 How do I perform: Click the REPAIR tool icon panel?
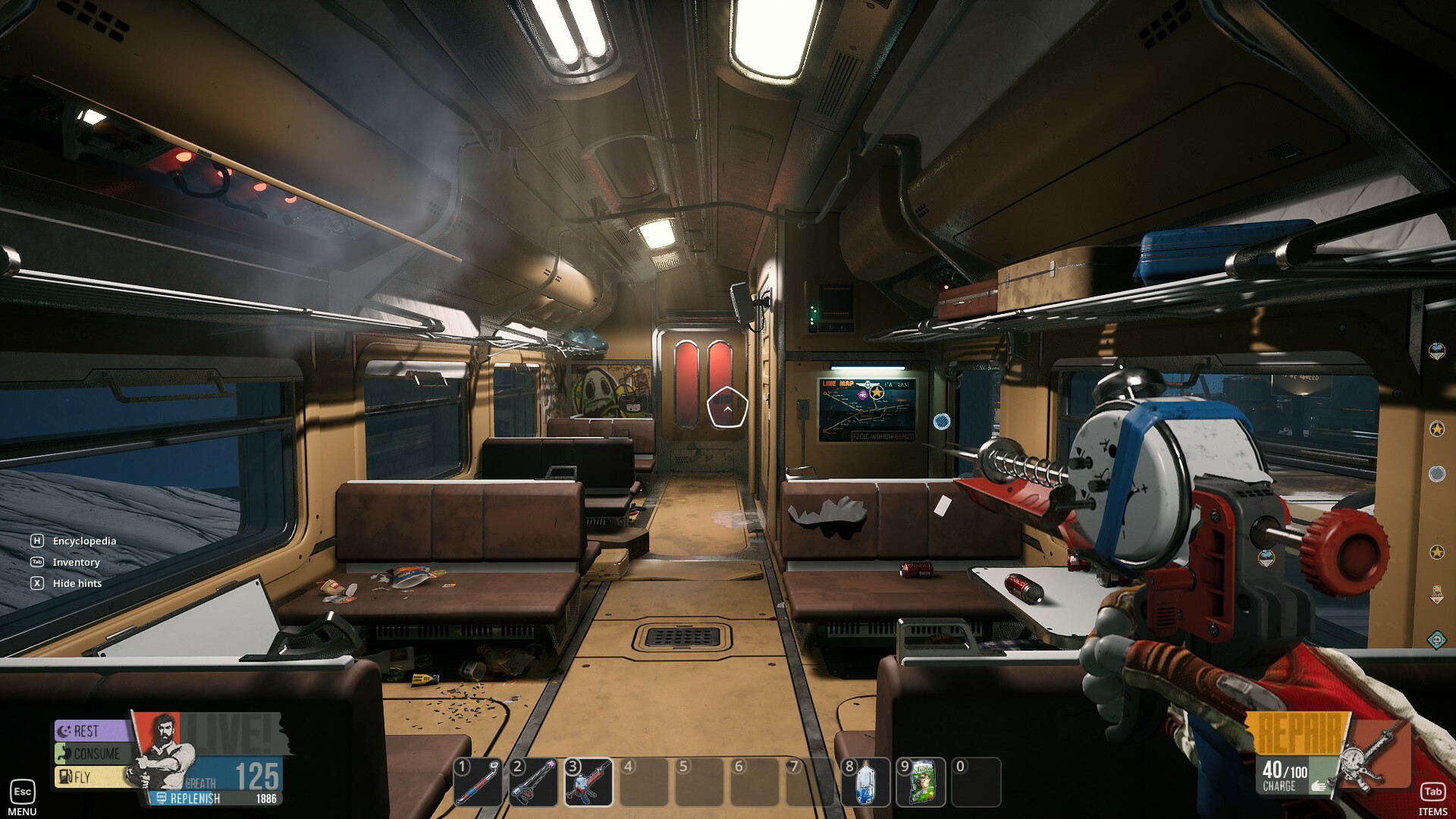point(1373,755)
